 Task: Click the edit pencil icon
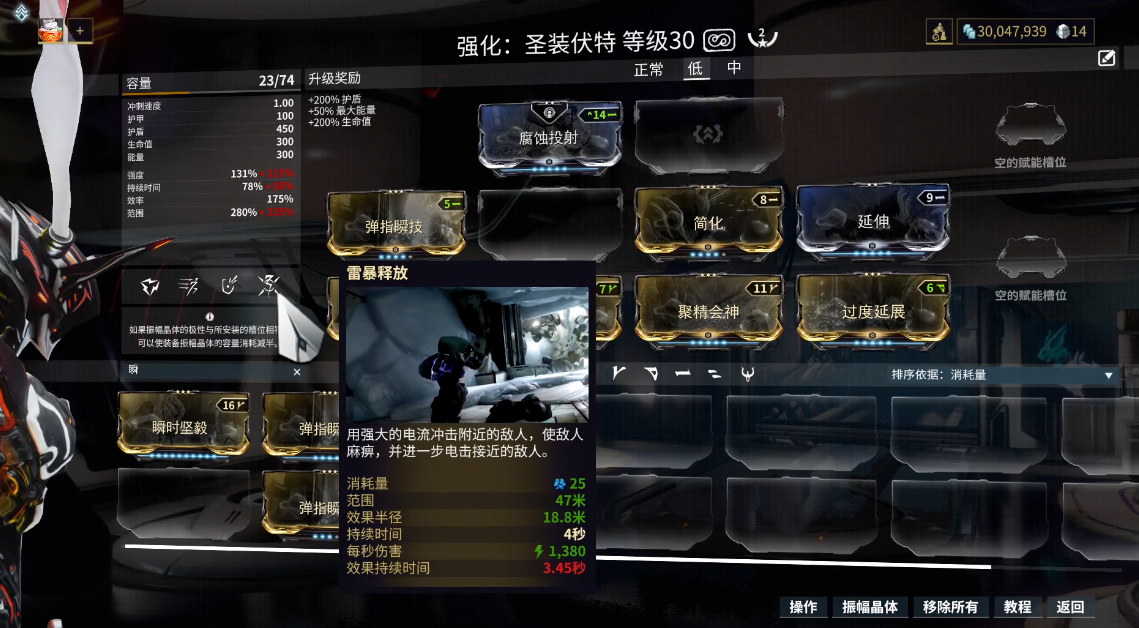[x=1106, y=58]
